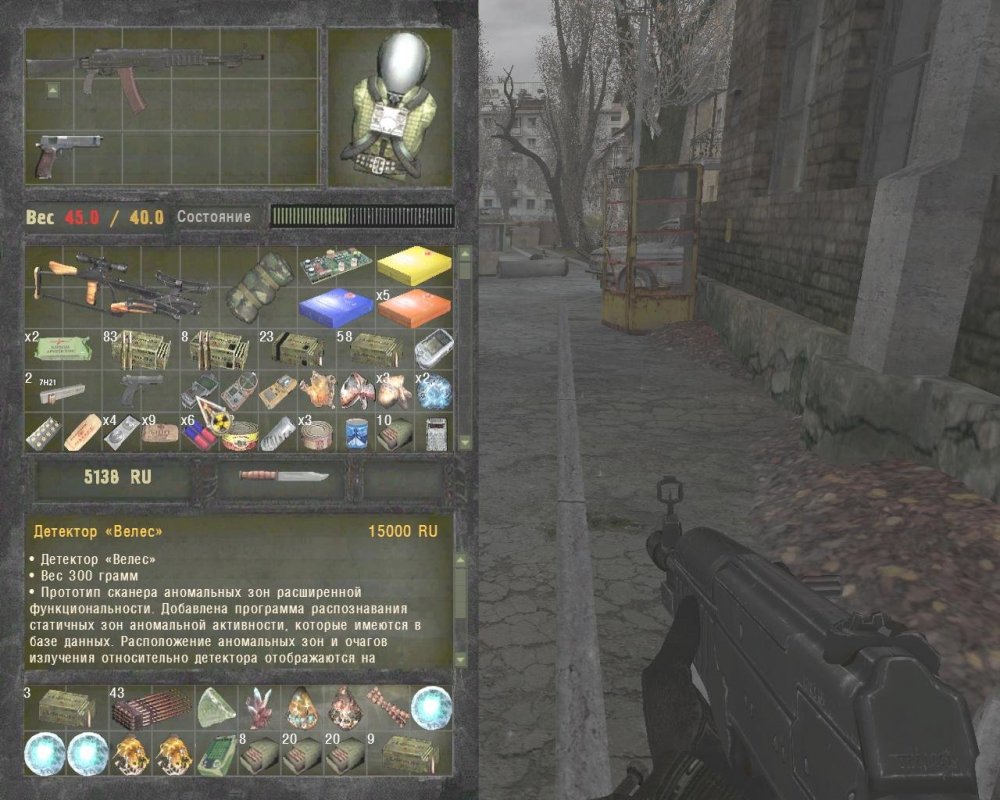Select the equipped pistol in the weapon panel
The width and height of the screenshot is (1000, 800).
click(68, 154)
